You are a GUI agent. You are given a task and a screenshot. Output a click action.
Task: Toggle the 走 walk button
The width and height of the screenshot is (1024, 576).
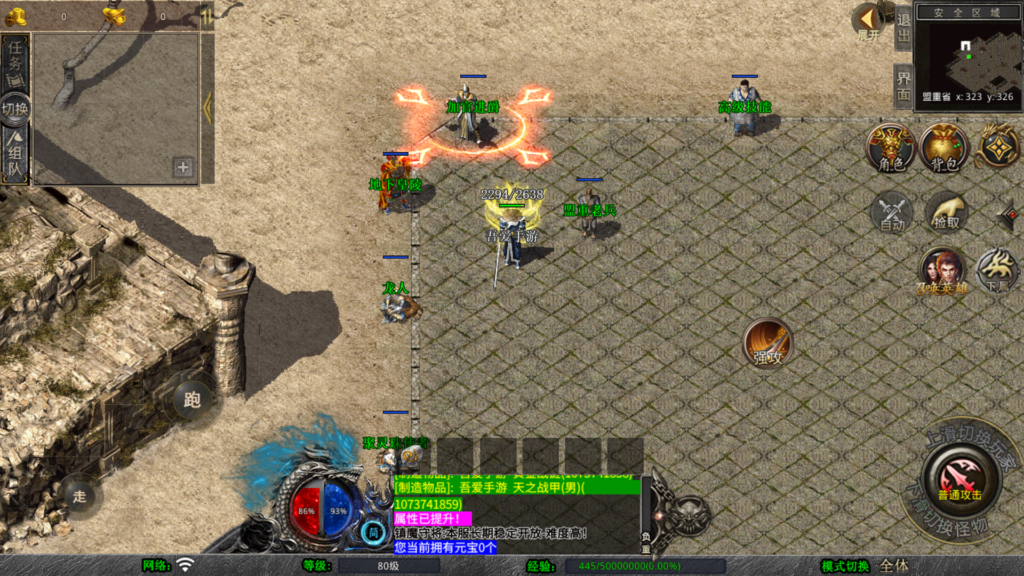pos(80,494)
